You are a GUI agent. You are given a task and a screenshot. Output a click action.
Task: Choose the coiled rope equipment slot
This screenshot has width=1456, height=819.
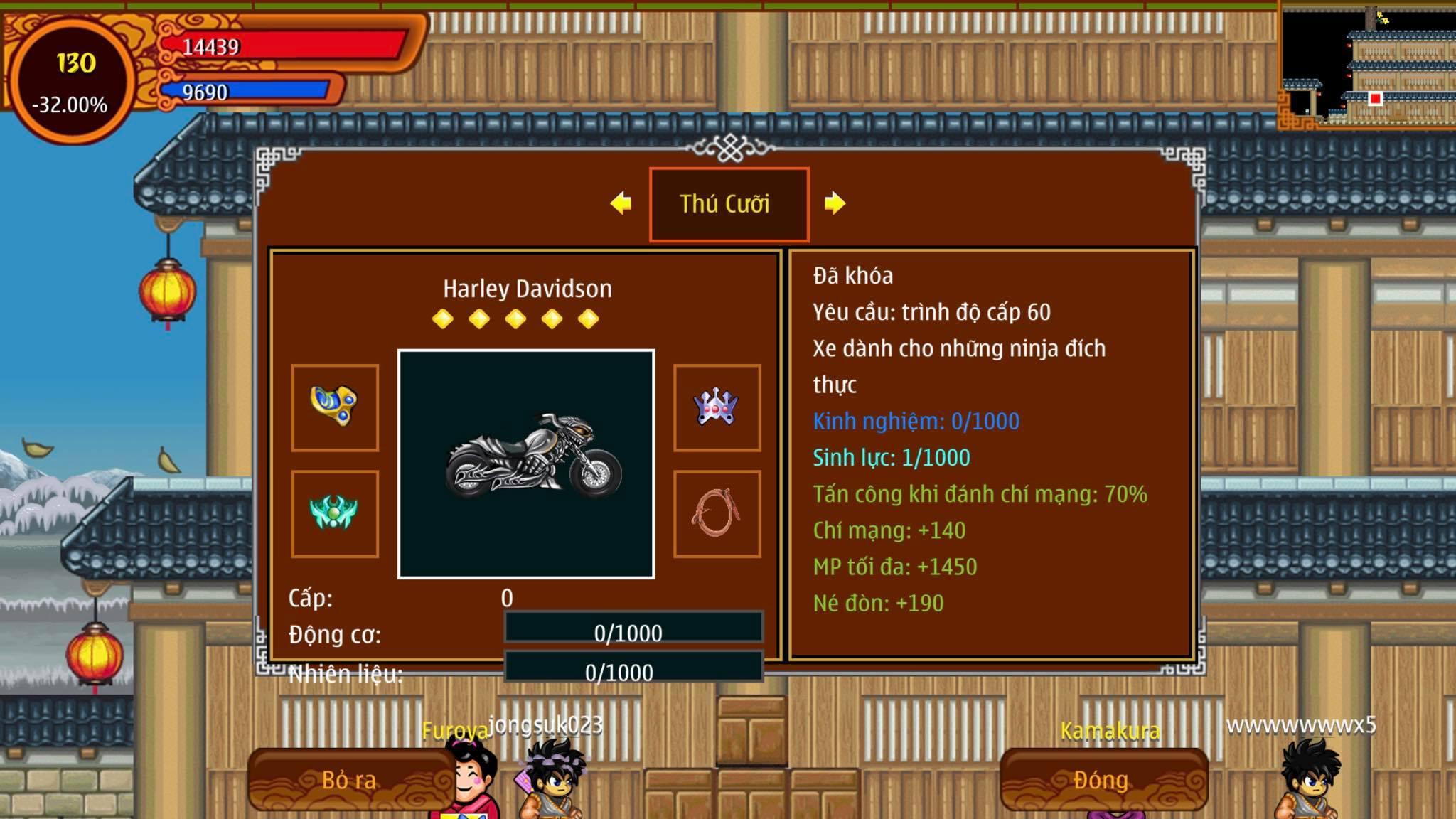coord(717,513)
